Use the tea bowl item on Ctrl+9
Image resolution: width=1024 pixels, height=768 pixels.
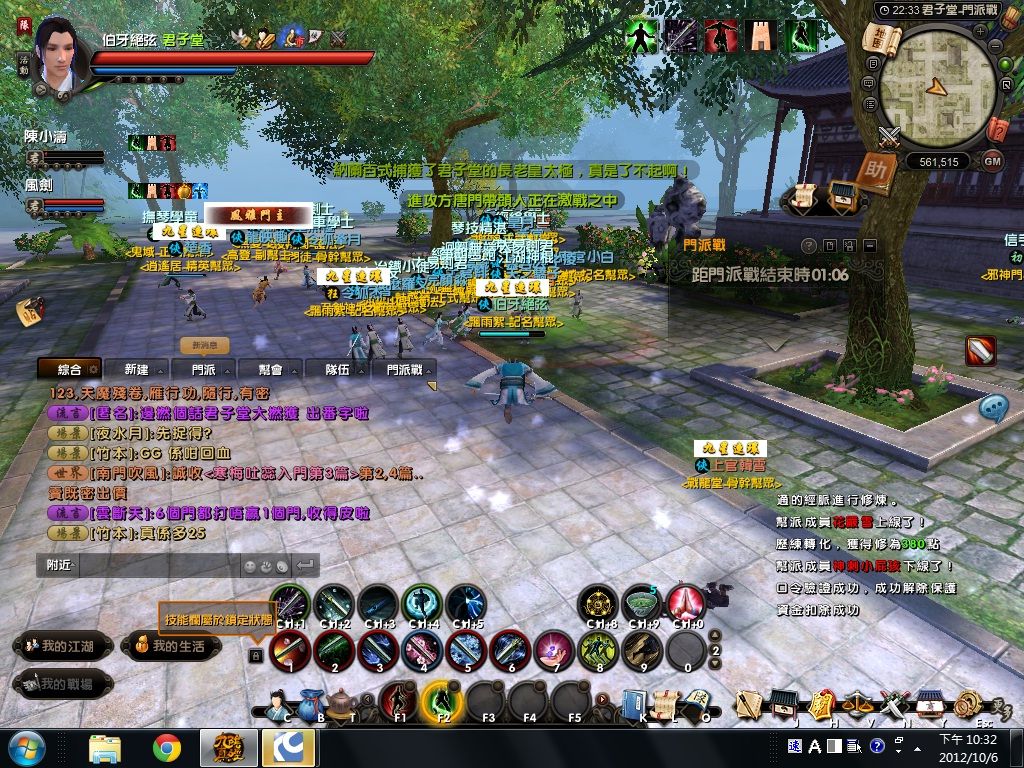[x=642, y=603]
